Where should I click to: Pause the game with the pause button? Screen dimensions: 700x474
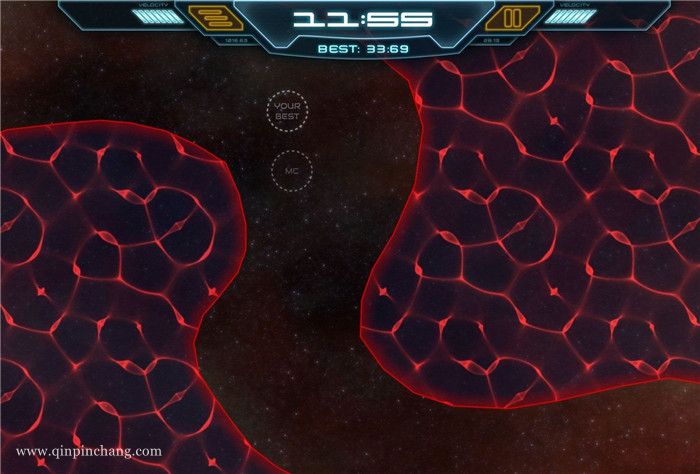511,17
